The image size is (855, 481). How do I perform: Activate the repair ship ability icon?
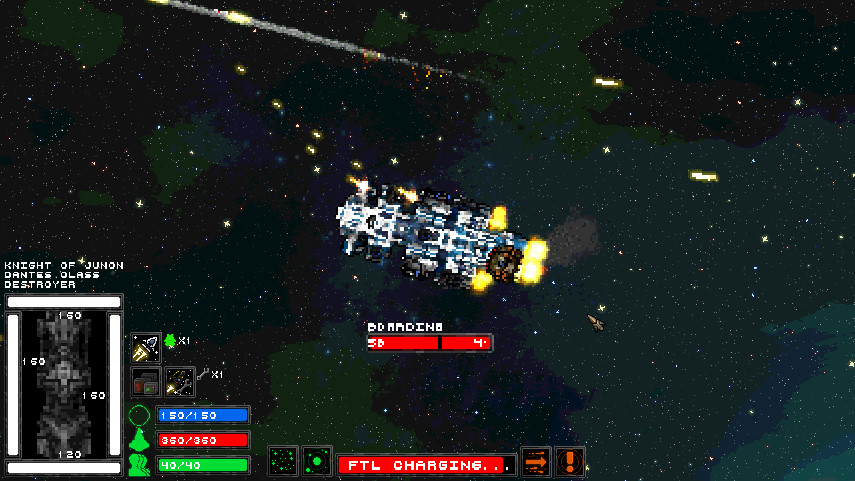pyautogui.click(x=180, y=382)
